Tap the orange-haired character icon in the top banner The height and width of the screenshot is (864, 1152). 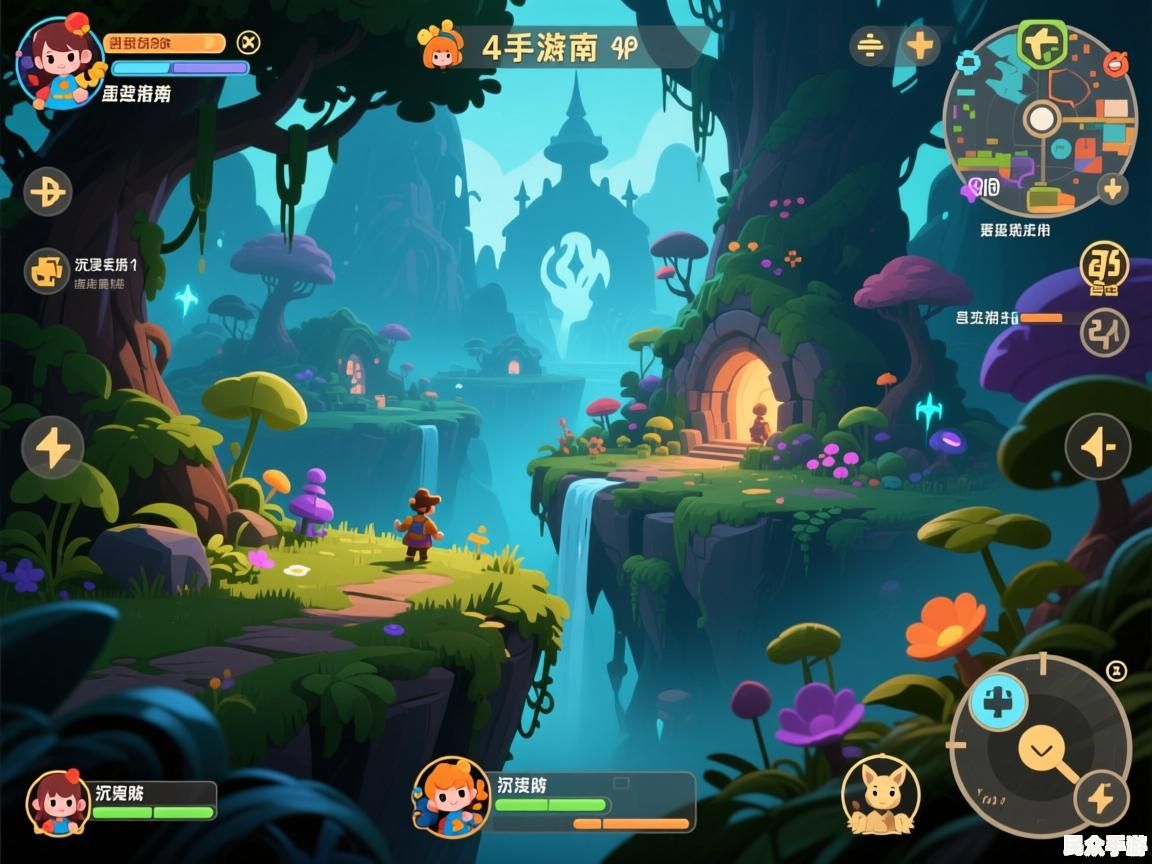pyautogui.click(x=442, y=46)
